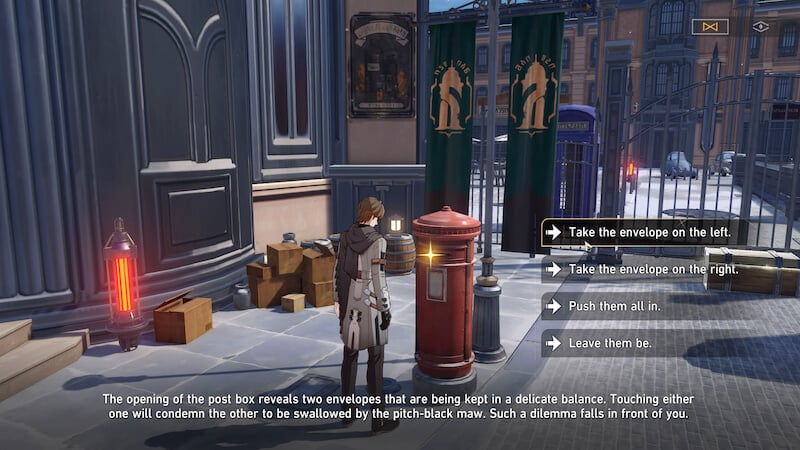
Task: Hide the interface with the eye icon
Action: [x=760, y=27]
